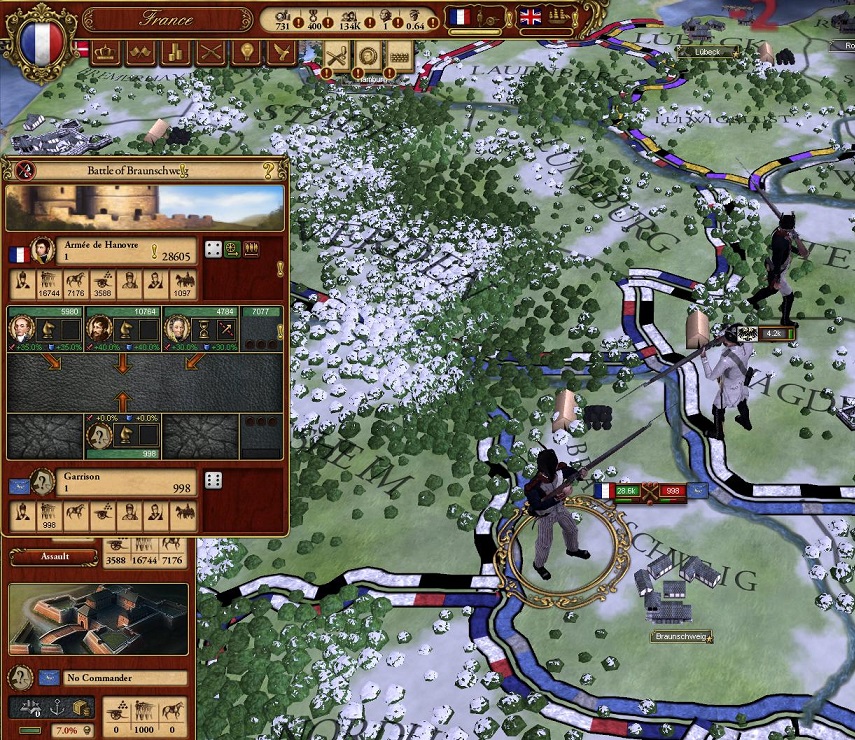Click the Braunschweig province label
The width and height of the screenshot is (855, 740).
tap(680, 636)
